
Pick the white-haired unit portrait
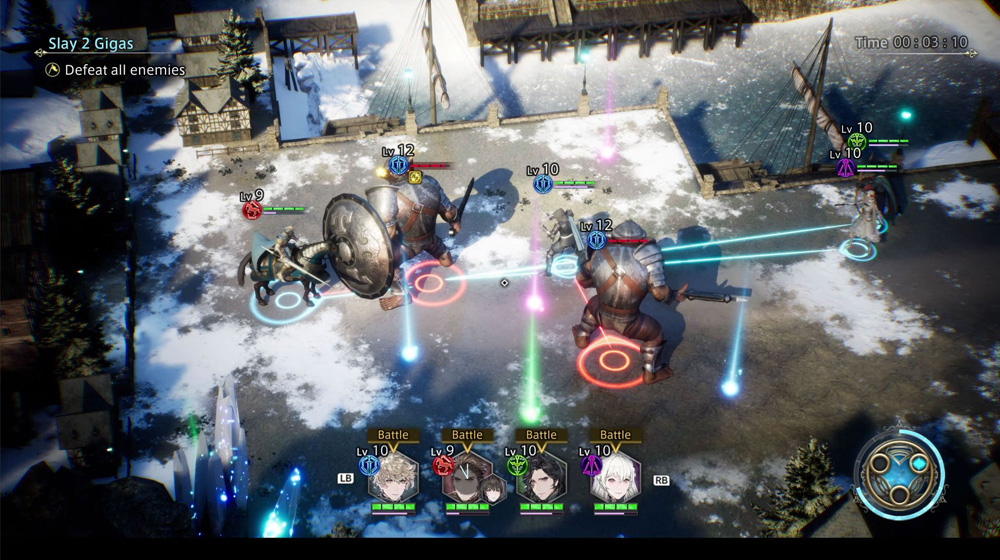coord(614,478)
